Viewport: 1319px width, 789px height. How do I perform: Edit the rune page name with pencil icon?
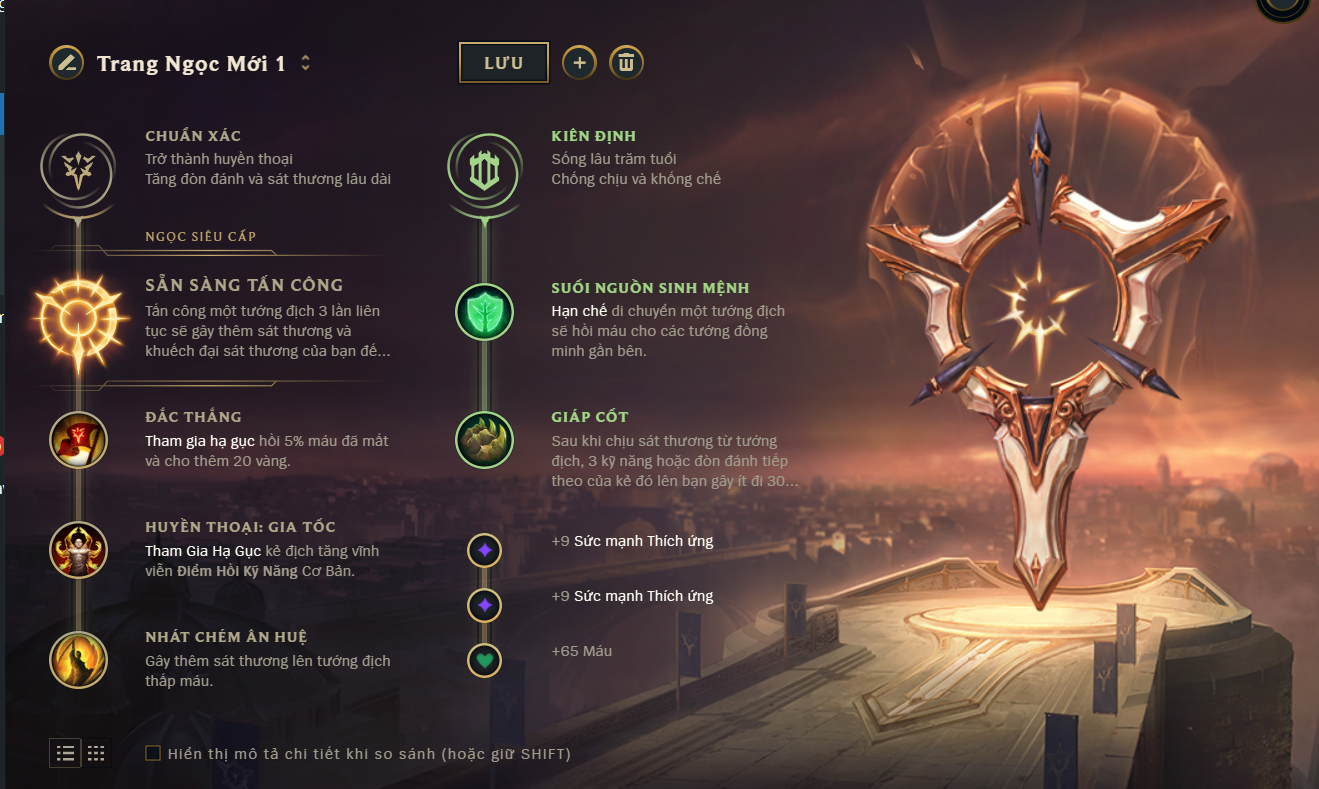pos(66,63)
